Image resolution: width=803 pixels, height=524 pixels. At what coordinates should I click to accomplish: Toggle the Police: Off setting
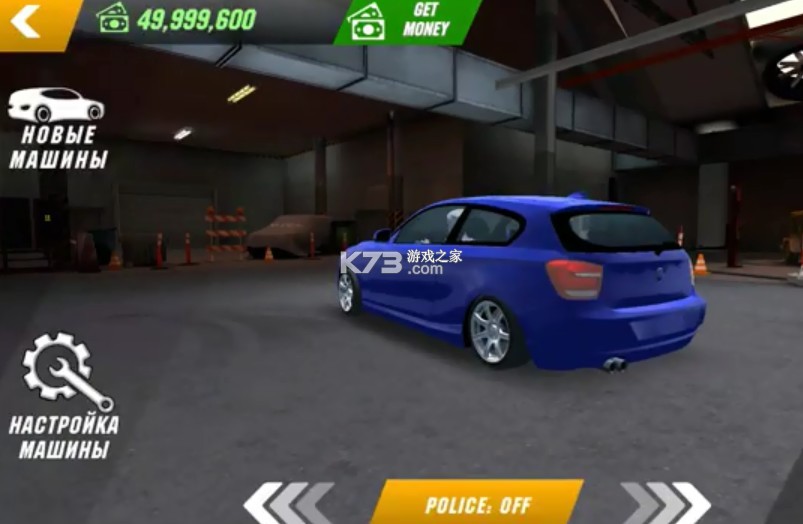[x=476, y=503]
